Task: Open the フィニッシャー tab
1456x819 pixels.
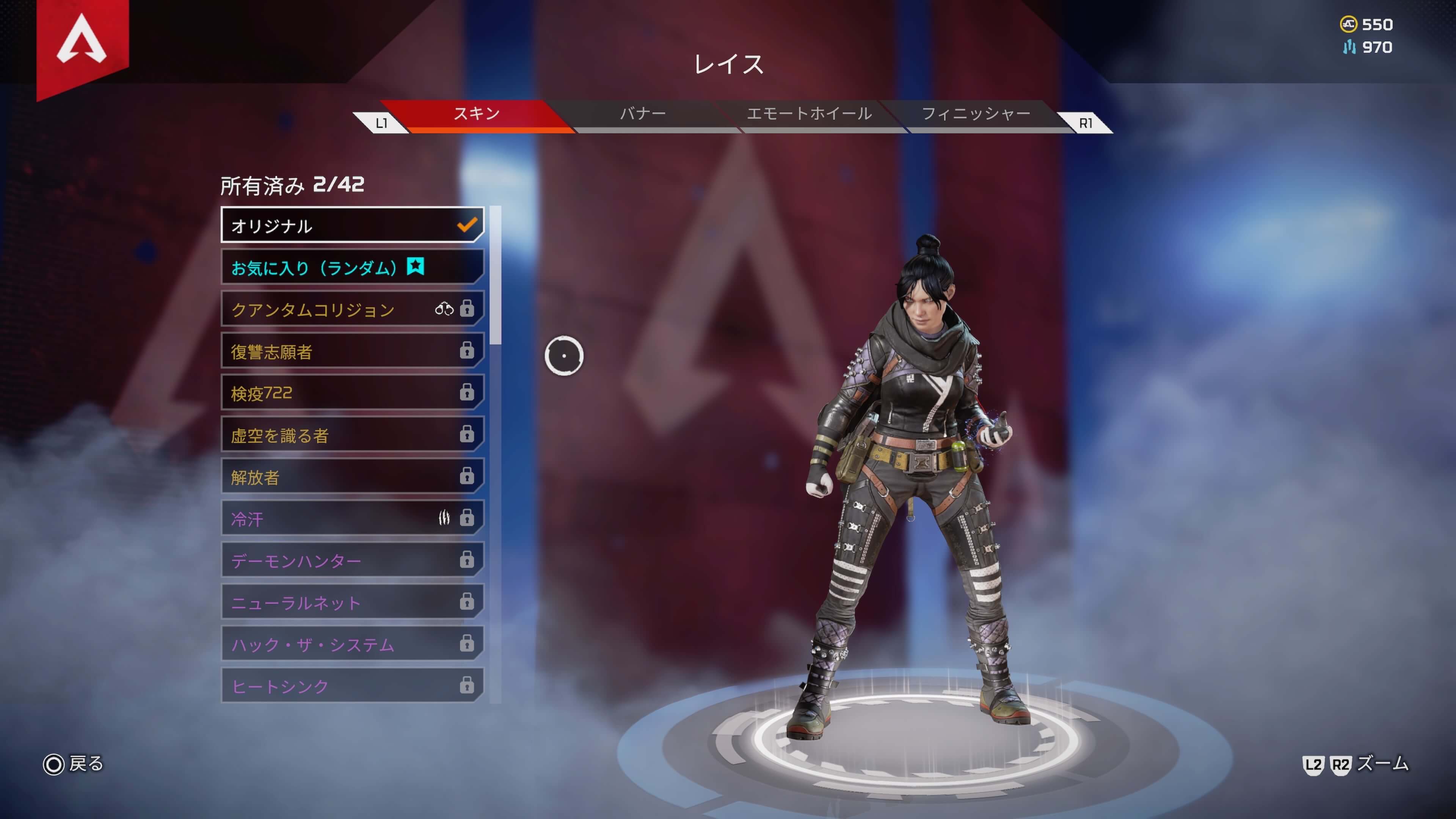Action: [976, 114]
